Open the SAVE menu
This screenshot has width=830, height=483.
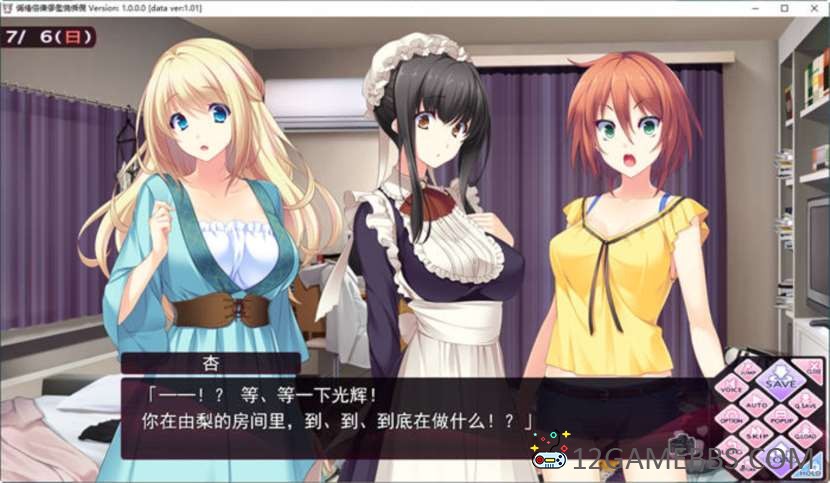click(x=780, y=381)
